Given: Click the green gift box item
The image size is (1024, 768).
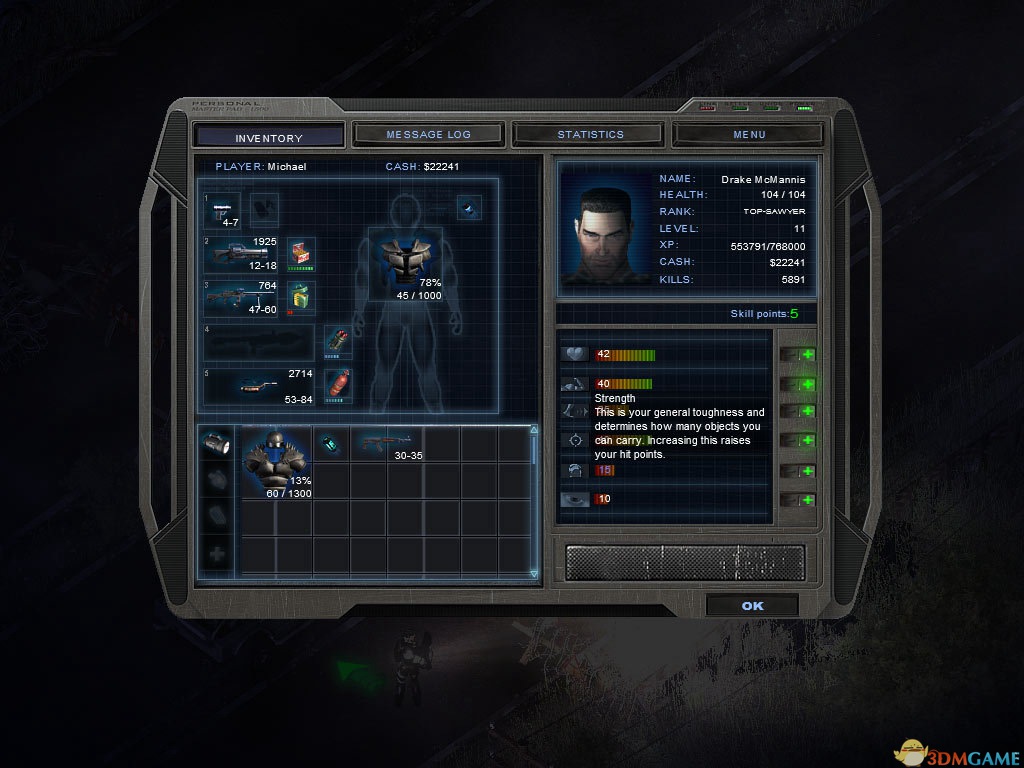Looking at the screenshot, I should (x=301, y=297).
